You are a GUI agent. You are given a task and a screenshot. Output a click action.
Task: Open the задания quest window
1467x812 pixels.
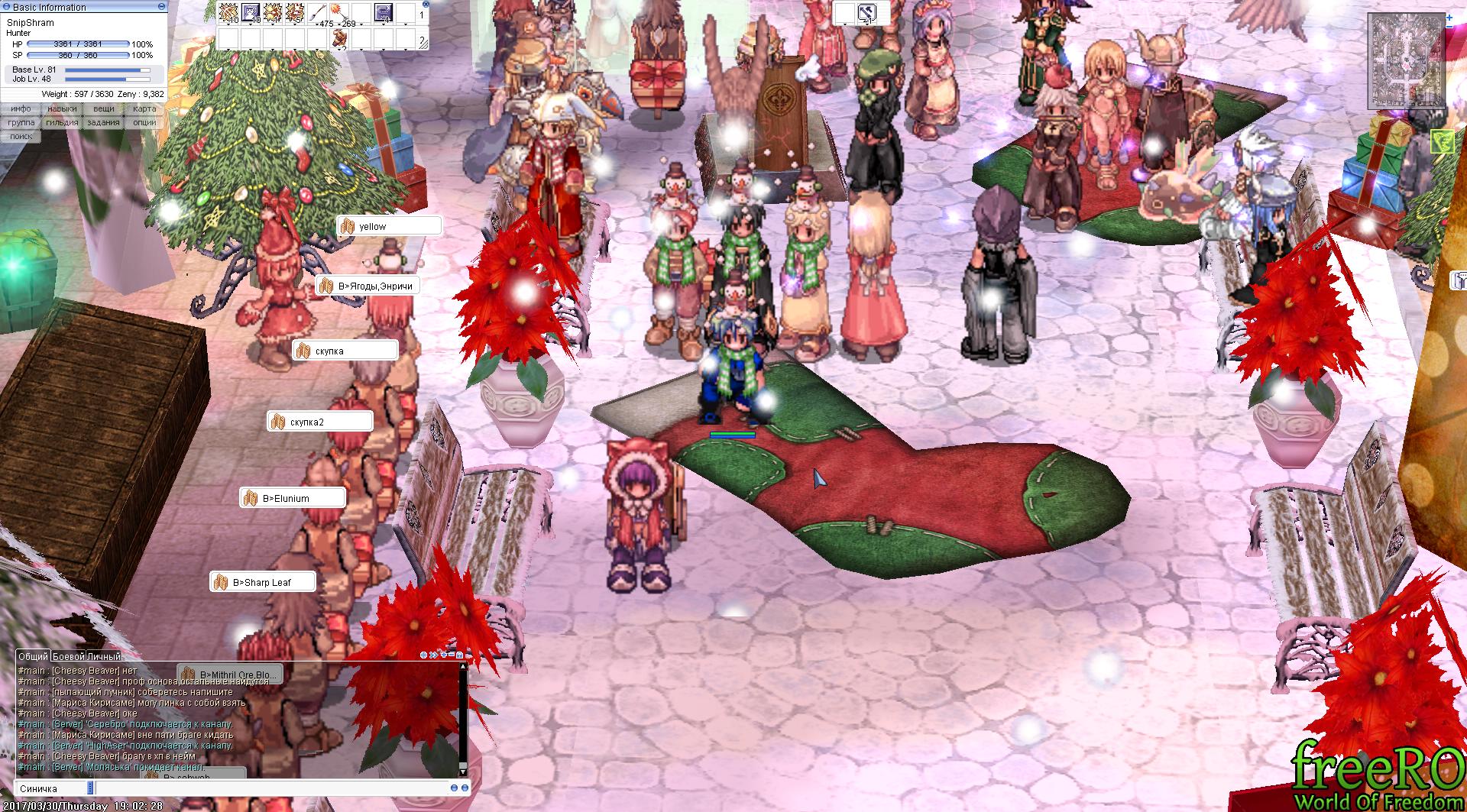103,123
